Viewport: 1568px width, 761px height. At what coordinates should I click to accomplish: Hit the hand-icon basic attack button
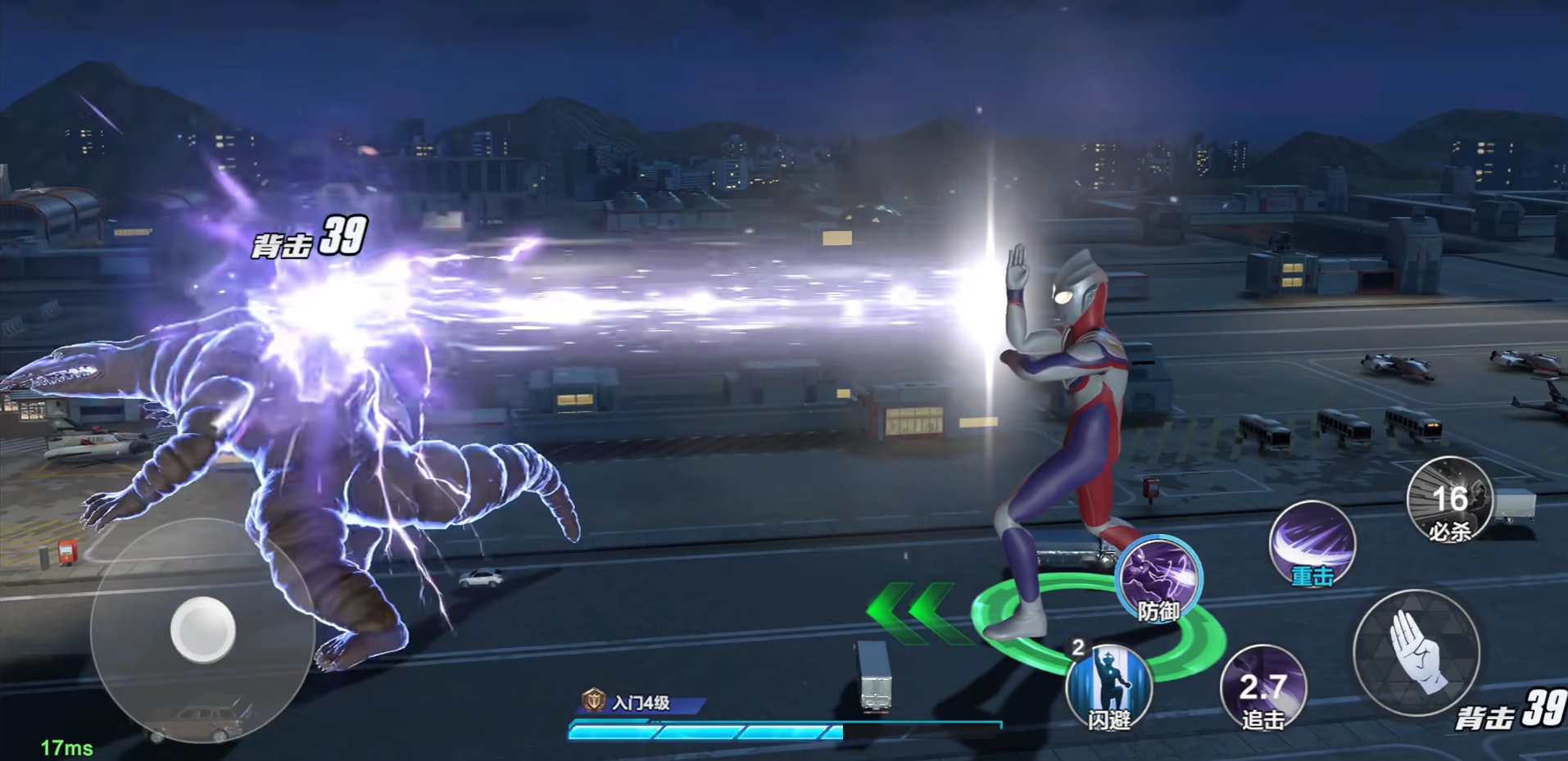(1416, 651)
